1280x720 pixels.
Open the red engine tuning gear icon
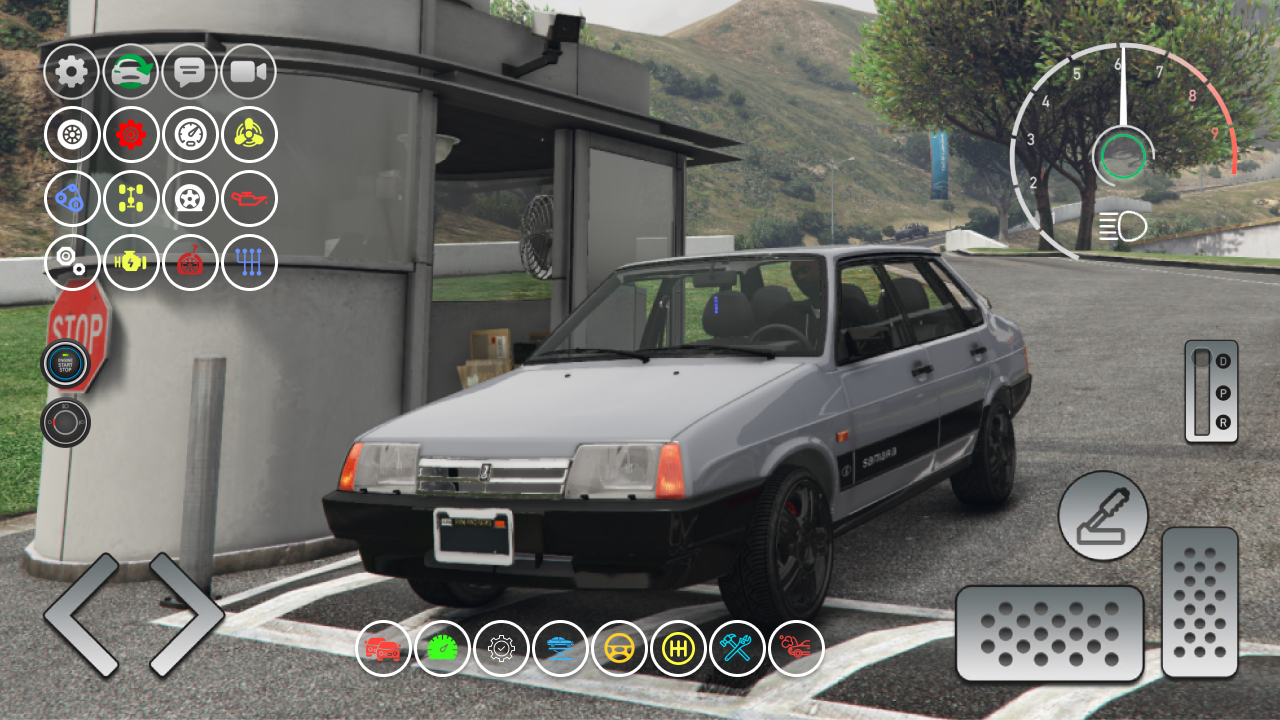130,135
